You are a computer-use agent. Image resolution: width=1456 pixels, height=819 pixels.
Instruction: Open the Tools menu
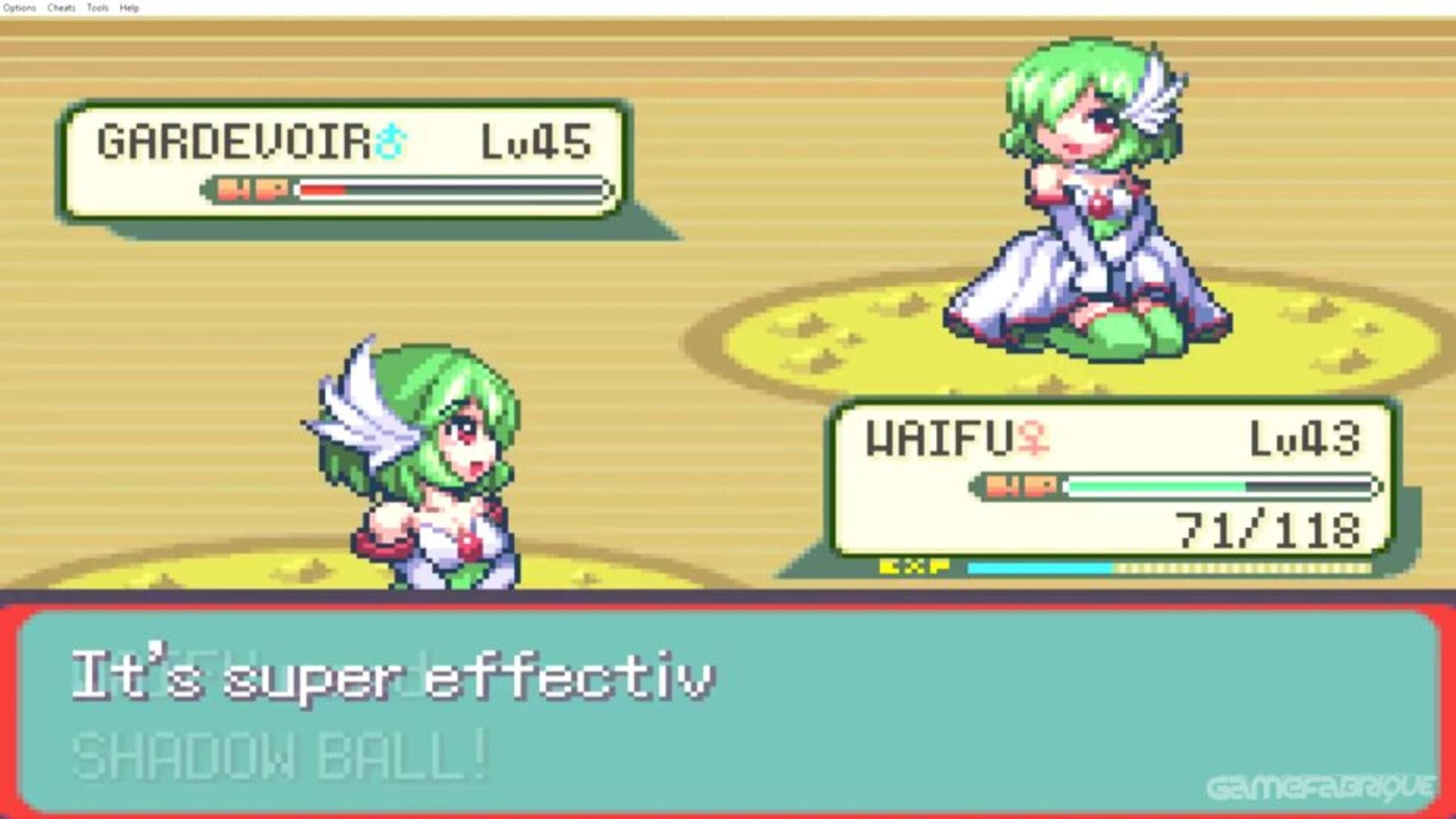[97, 7]
